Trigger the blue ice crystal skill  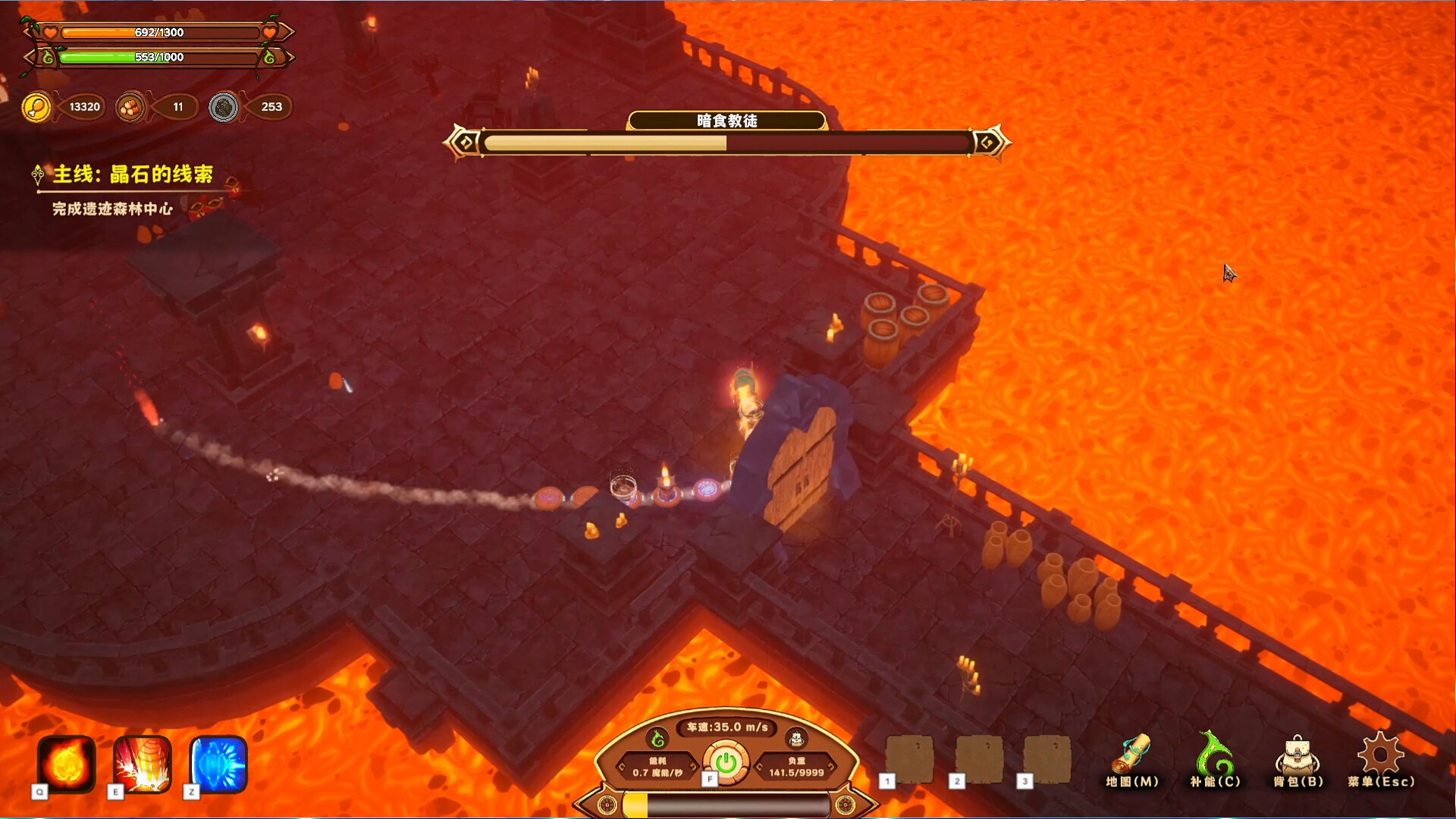coord(218,764)
